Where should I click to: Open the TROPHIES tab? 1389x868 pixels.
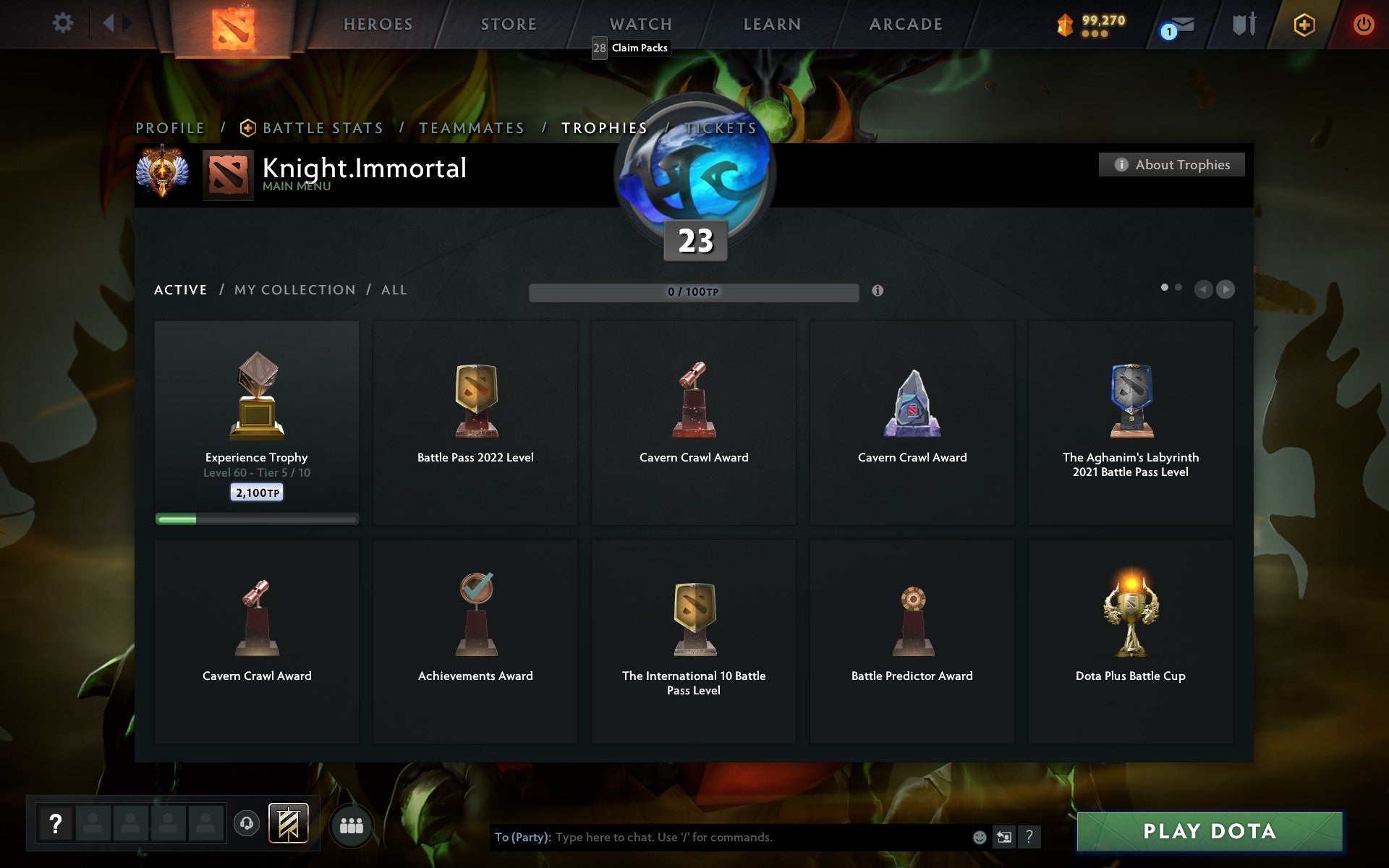(605, 127)
